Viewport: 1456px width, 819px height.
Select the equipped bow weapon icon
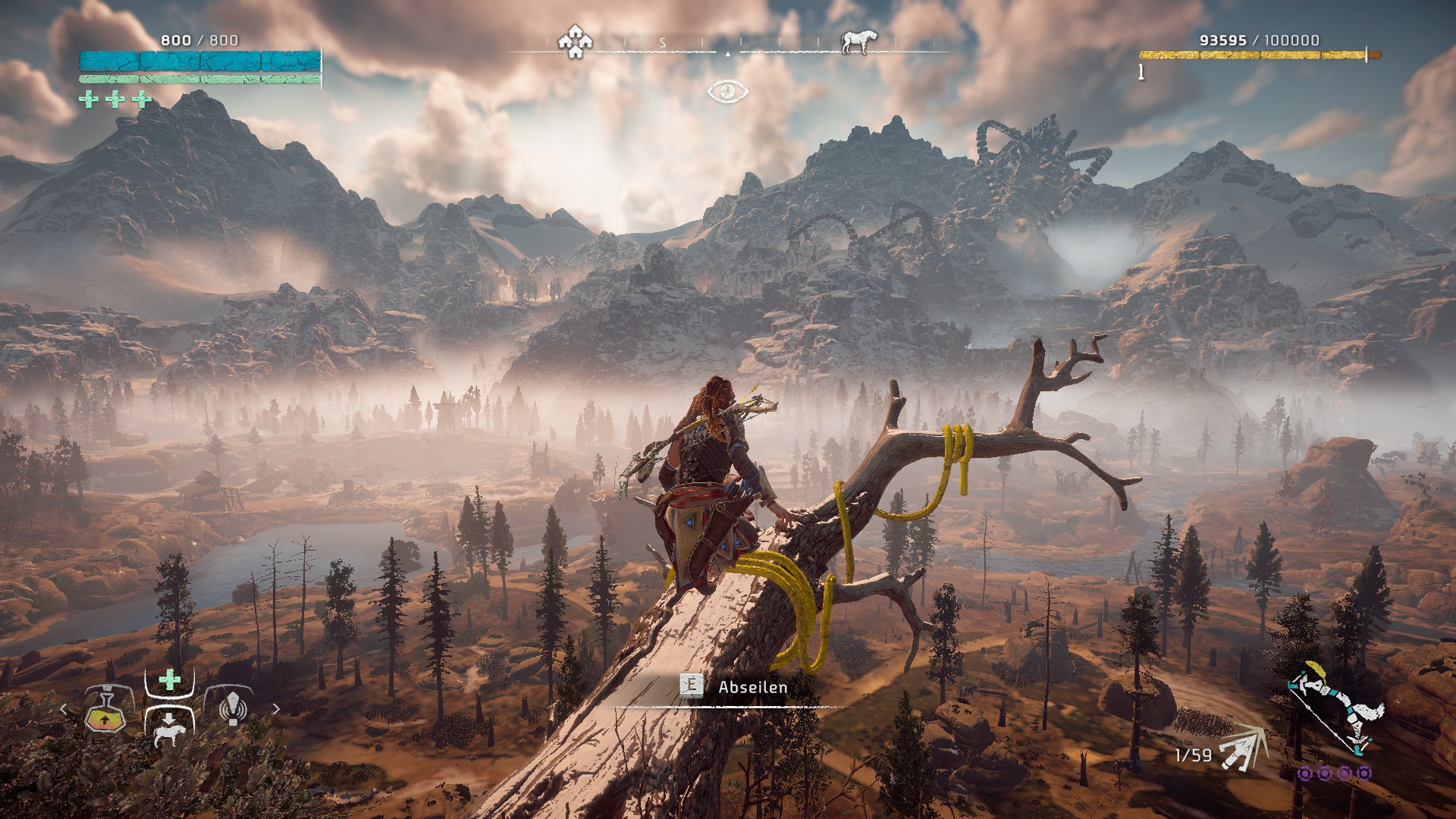(x=1336, y=710)
